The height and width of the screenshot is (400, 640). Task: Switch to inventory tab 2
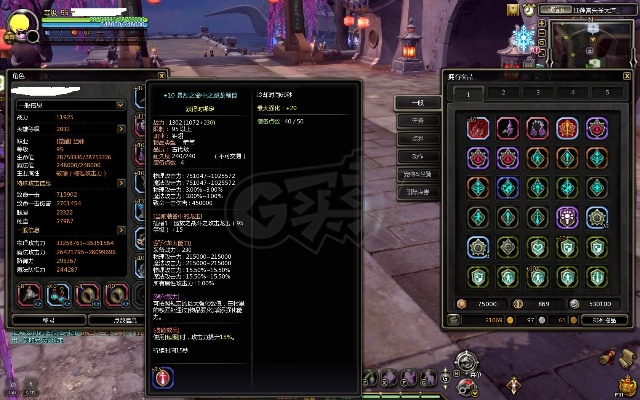503,93
